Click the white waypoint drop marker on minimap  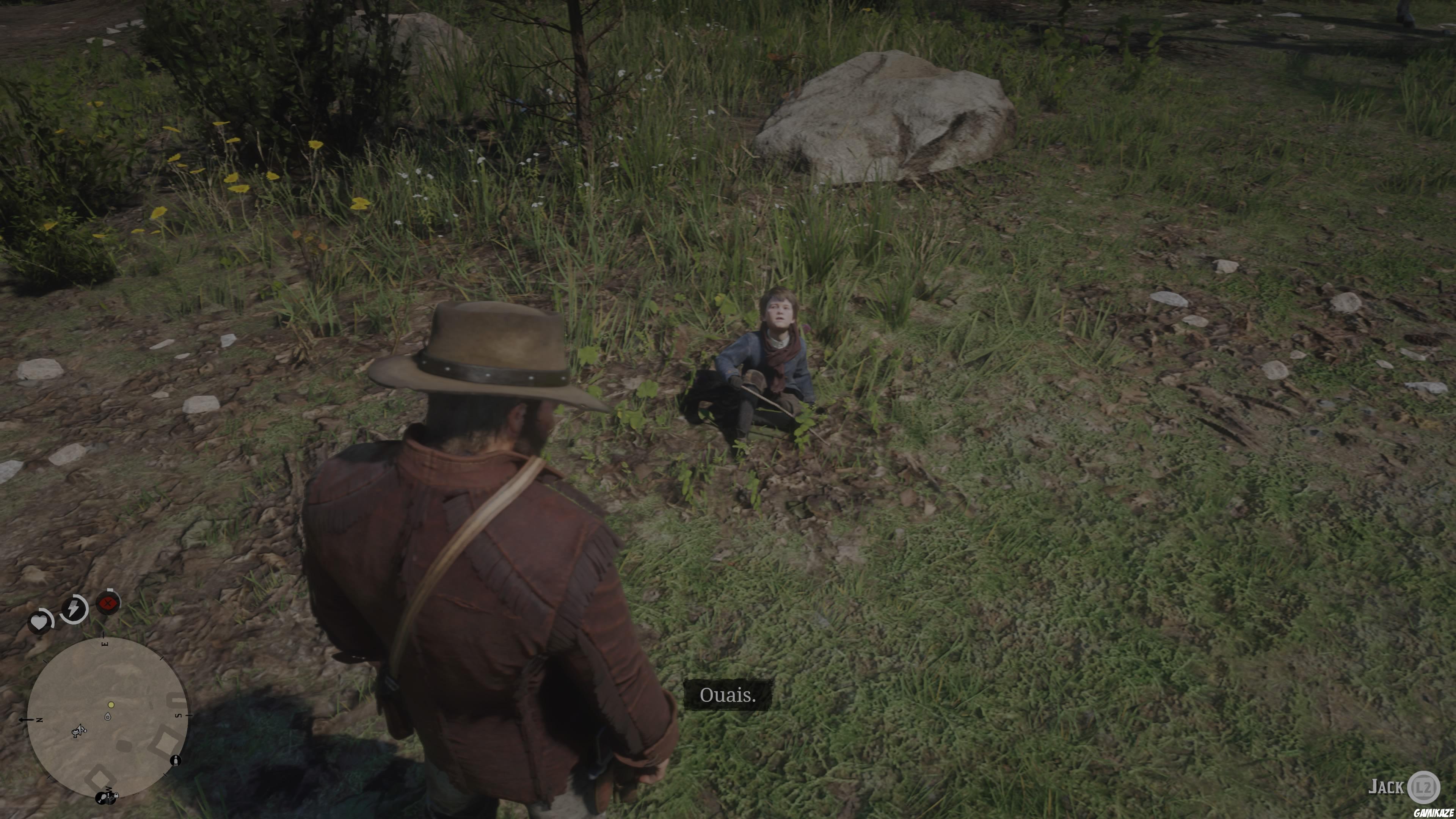[x=108, y=717]
